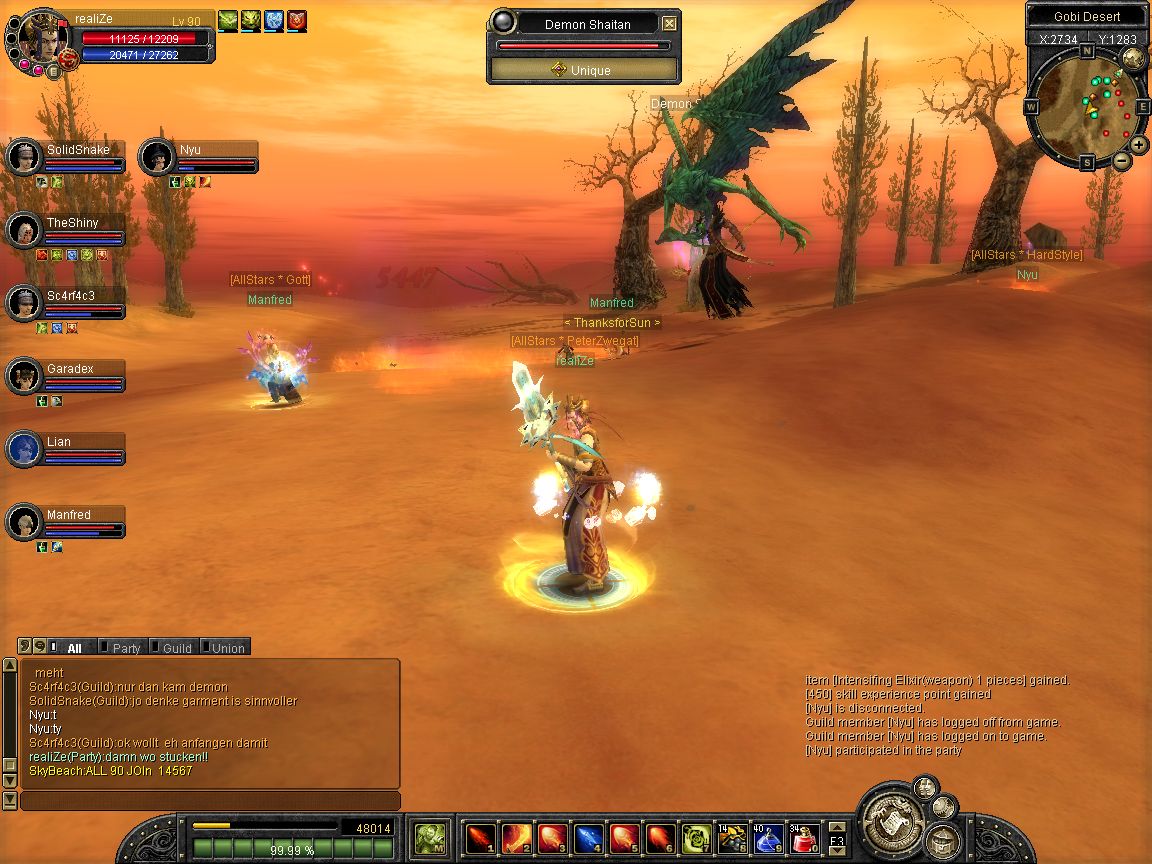This screenshot has height=864, width=1152.
Task: Activate the green swirl skill in slot 7
Action: click(696, 837)
